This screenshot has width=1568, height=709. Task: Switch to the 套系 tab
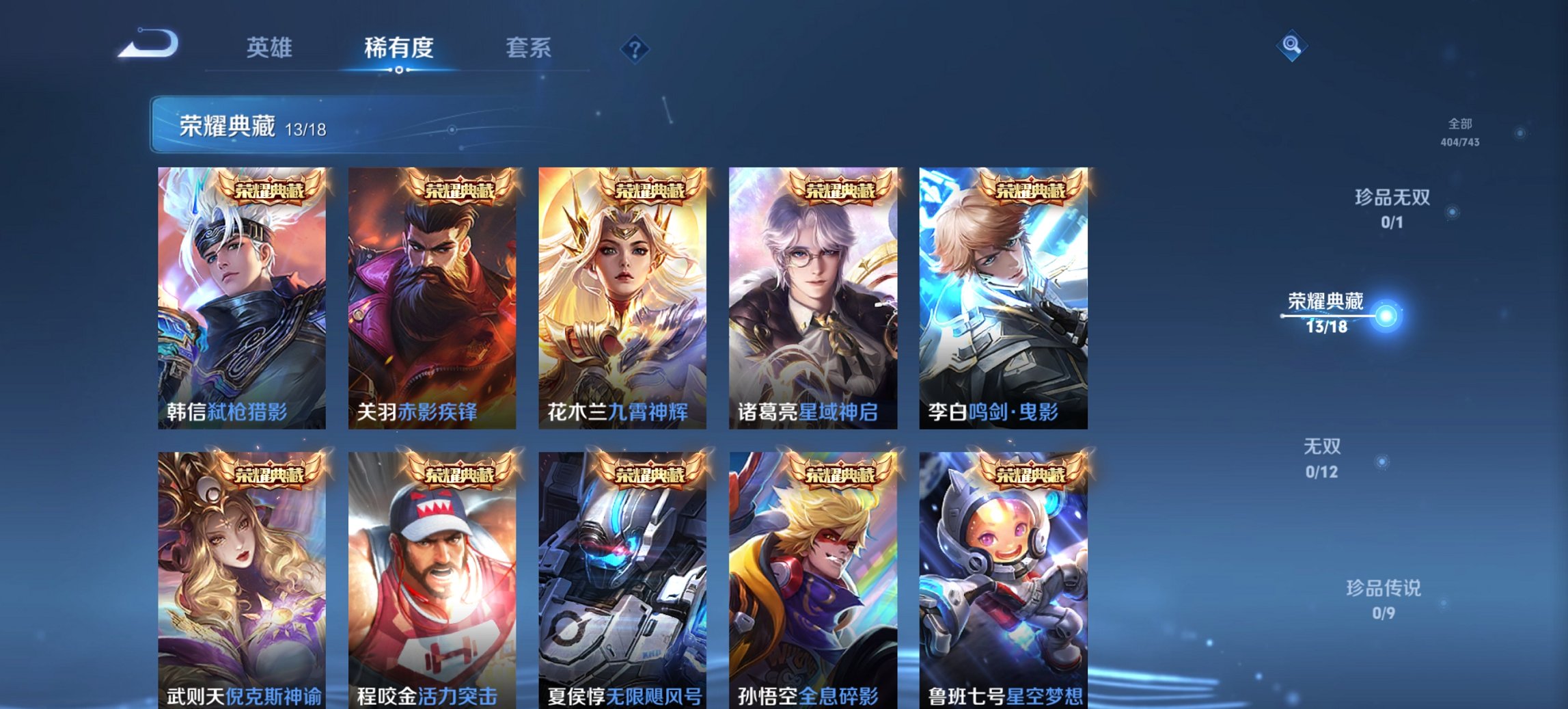pyautogui.click(x=528, y=48)
